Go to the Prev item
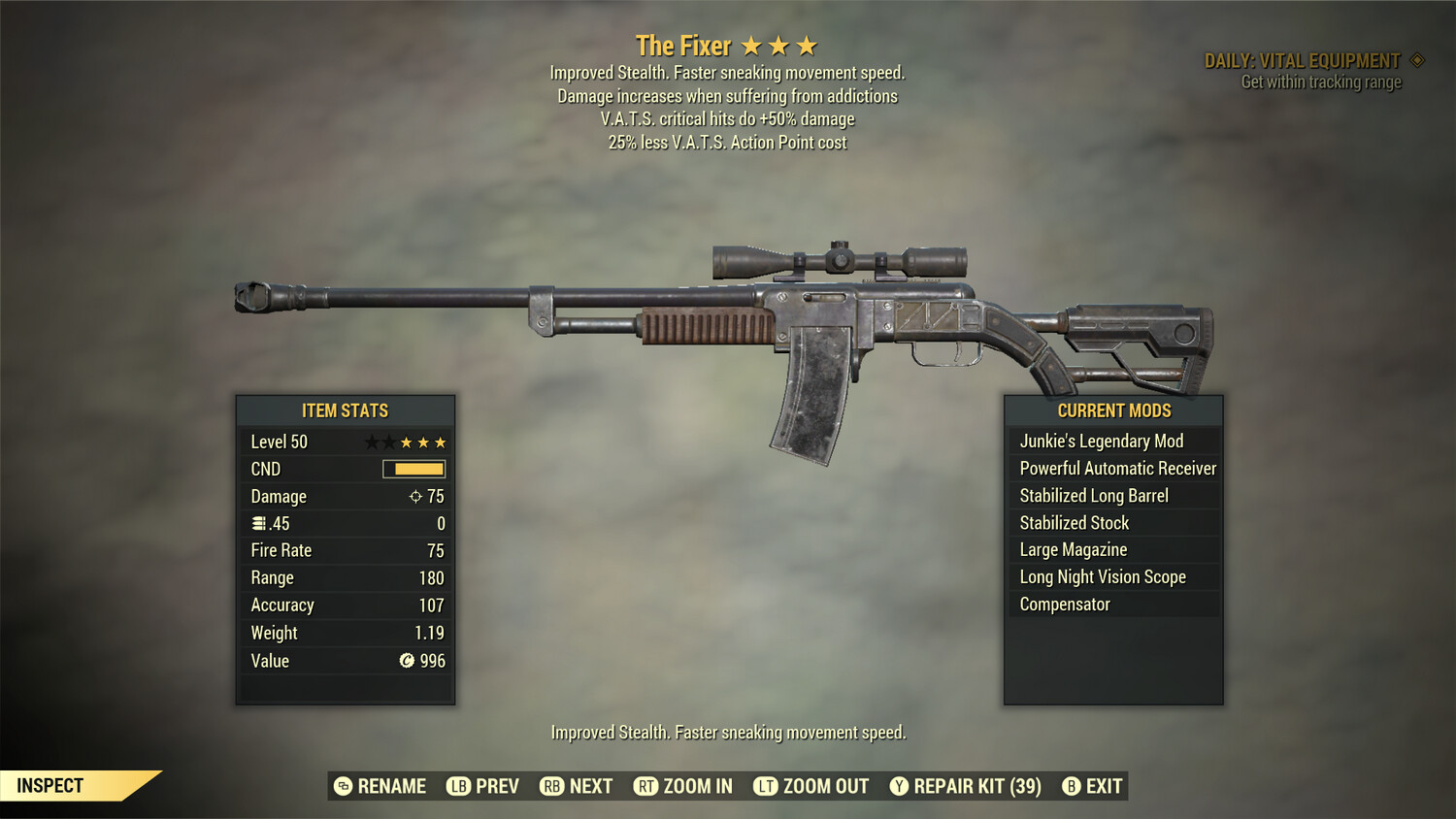The height and width of the screenshot is (819, 1456). coord(482,786)
